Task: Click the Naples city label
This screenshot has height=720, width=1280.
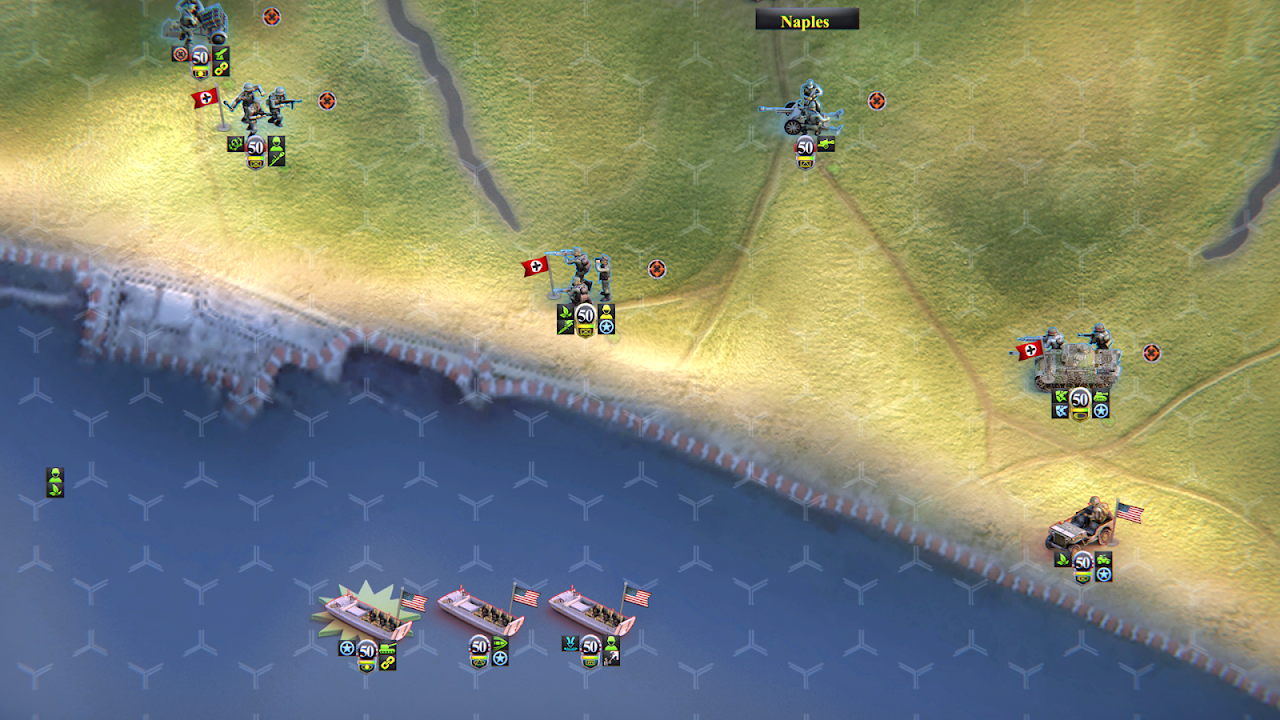Action: coord(806,21)
